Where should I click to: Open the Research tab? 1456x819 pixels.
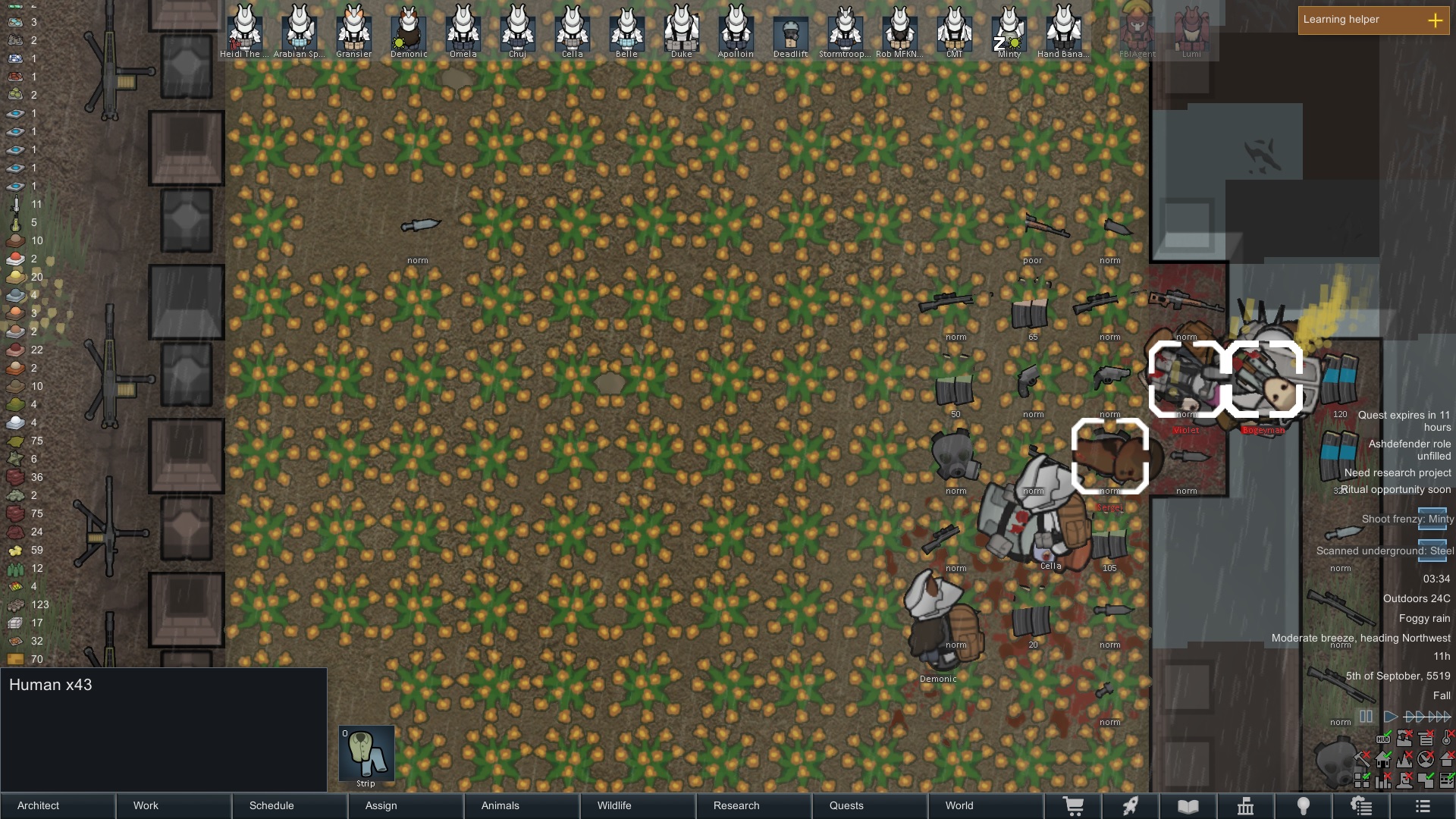tap(754, 805)
